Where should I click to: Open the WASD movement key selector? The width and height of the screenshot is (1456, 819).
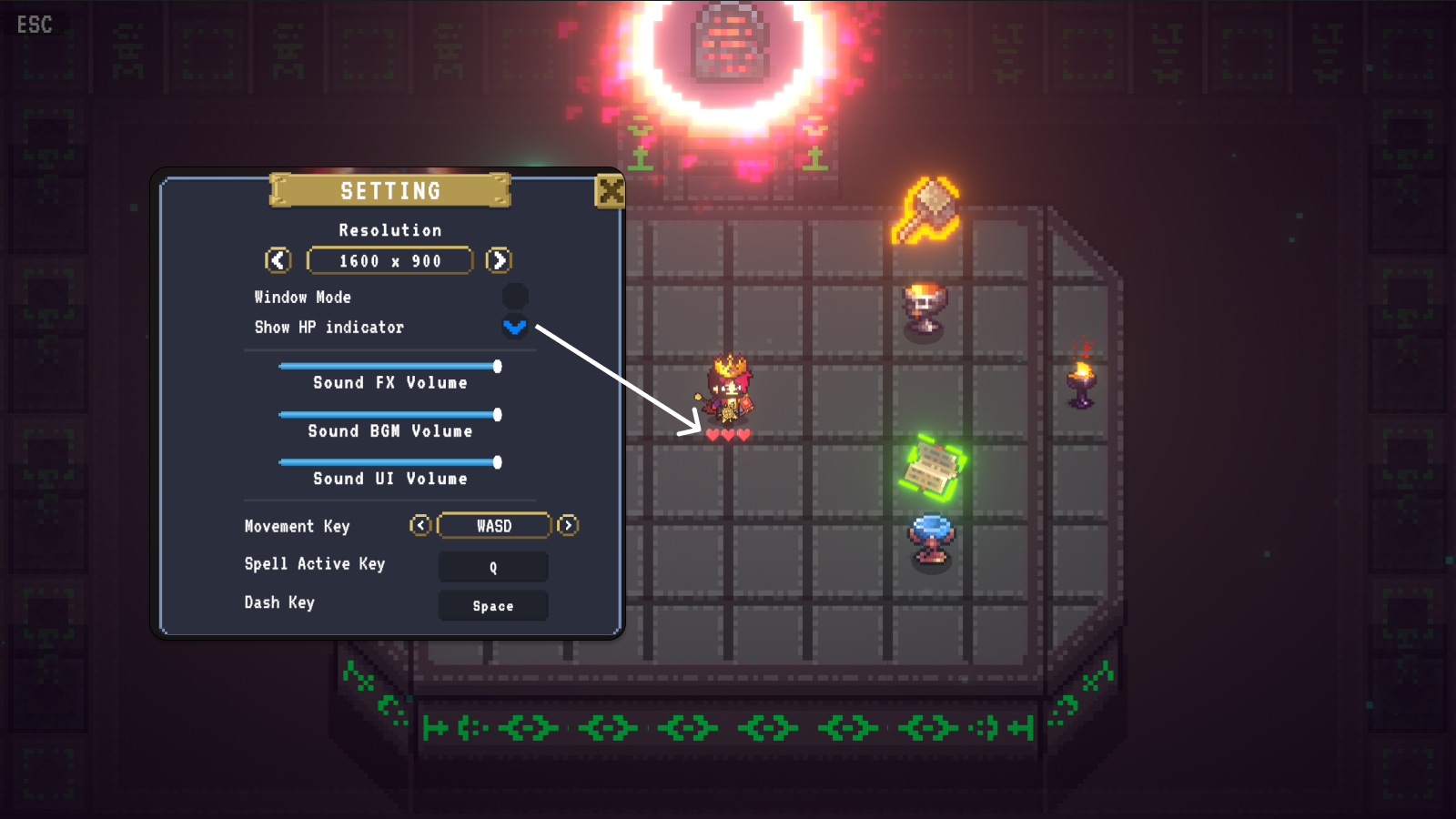click(494, 526)
